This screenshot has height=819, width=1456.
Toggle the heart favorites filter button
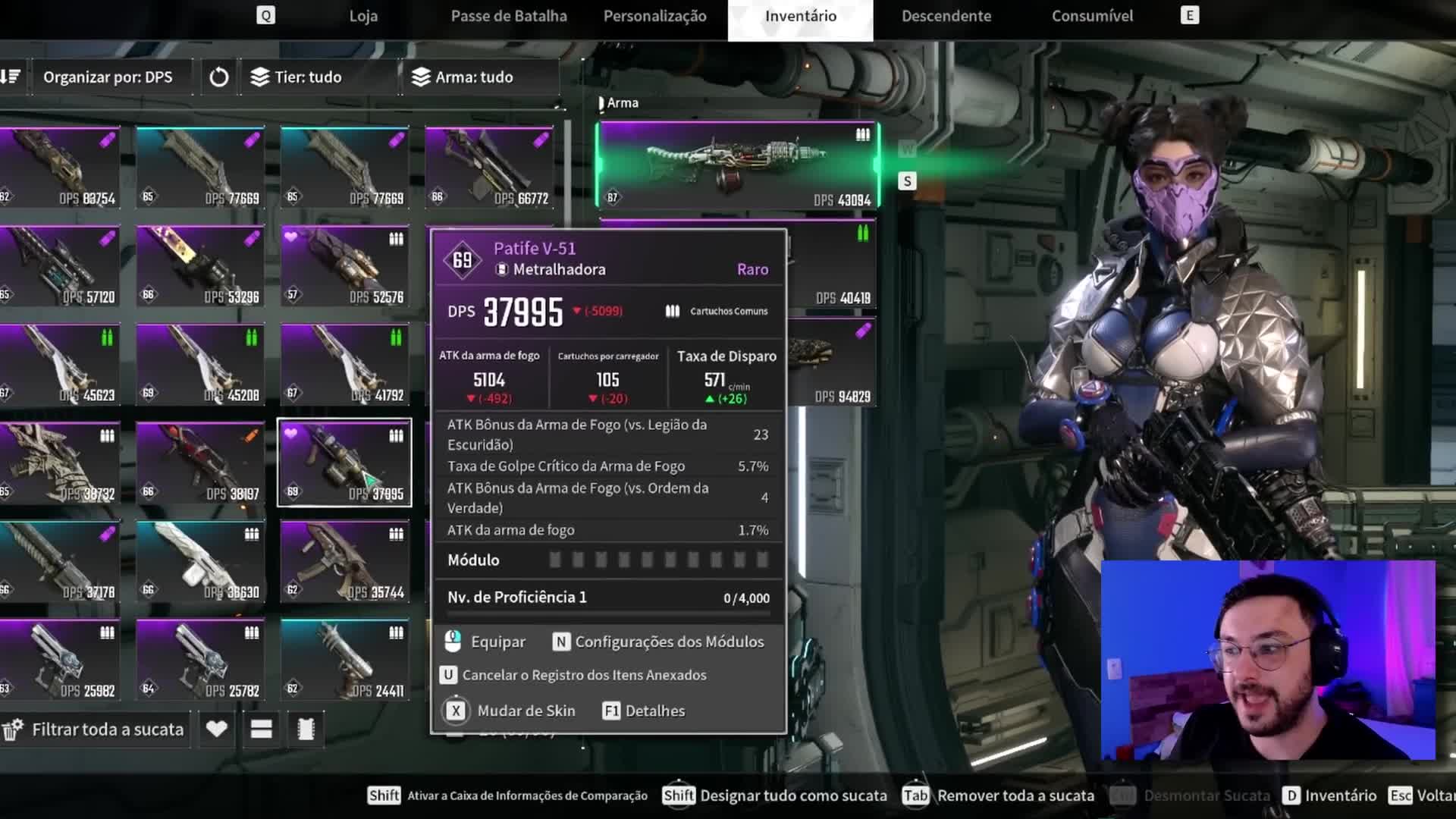point(216,730)
